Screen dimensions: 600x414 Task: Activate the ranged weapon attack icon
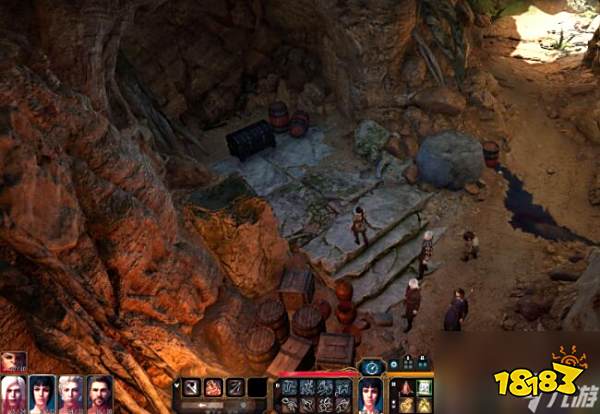235,387
